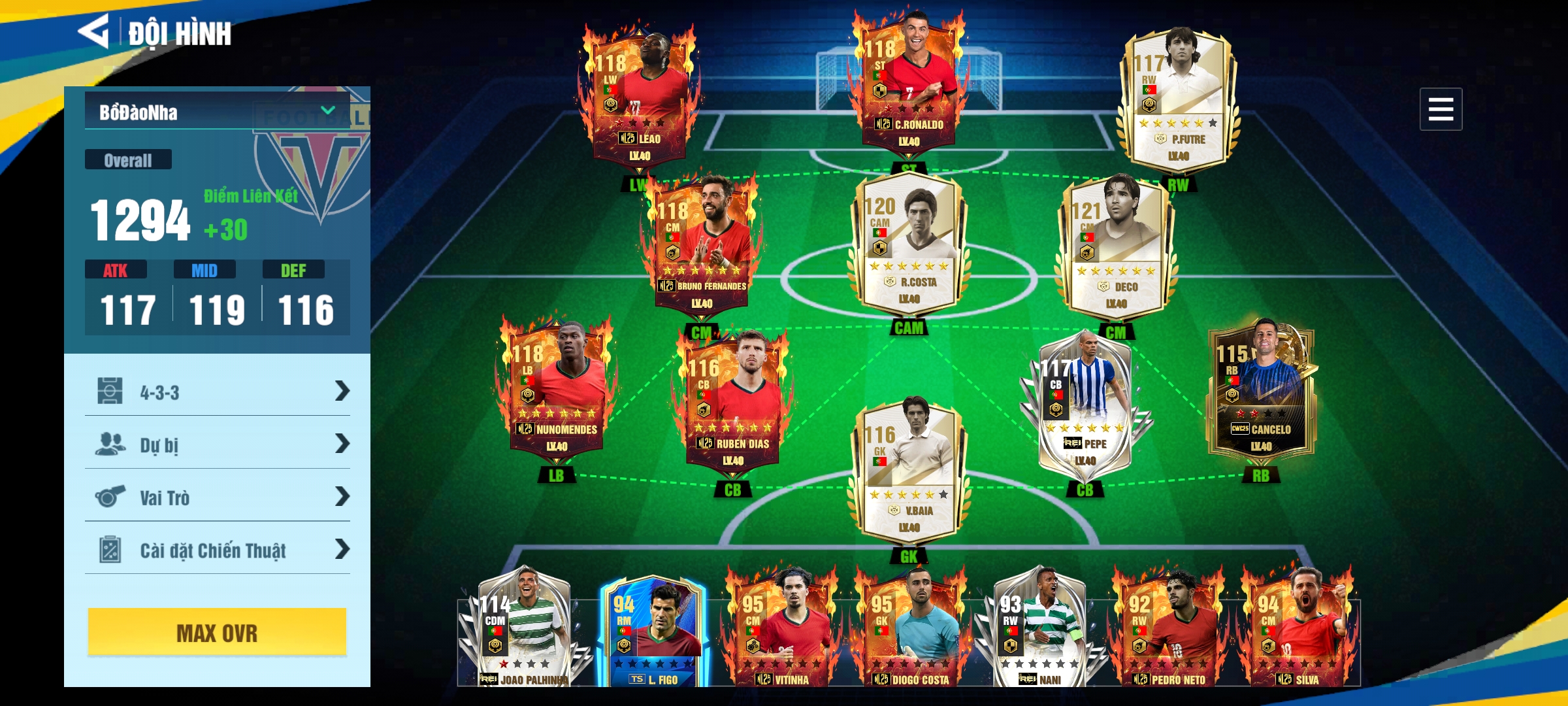Choose the V.Baia goalkeeper card
Viewport: 1568px width, 706px height.
click(x=908, y=474)
